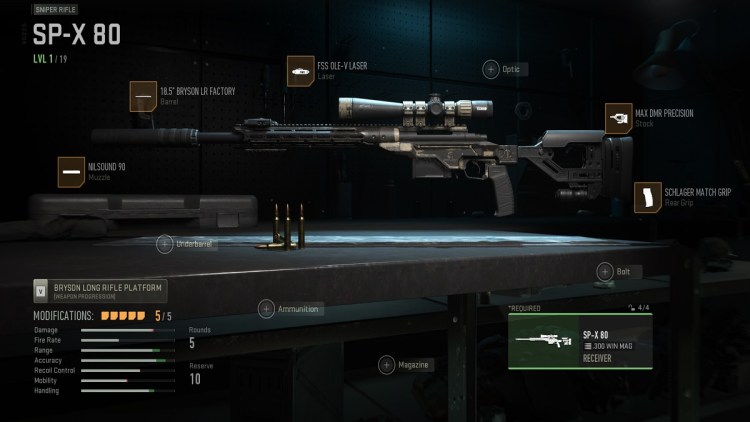Viewport: 750px width, 422px height.
Task: Add an Underbarrel attachment
Action: (x=165, y=243)
